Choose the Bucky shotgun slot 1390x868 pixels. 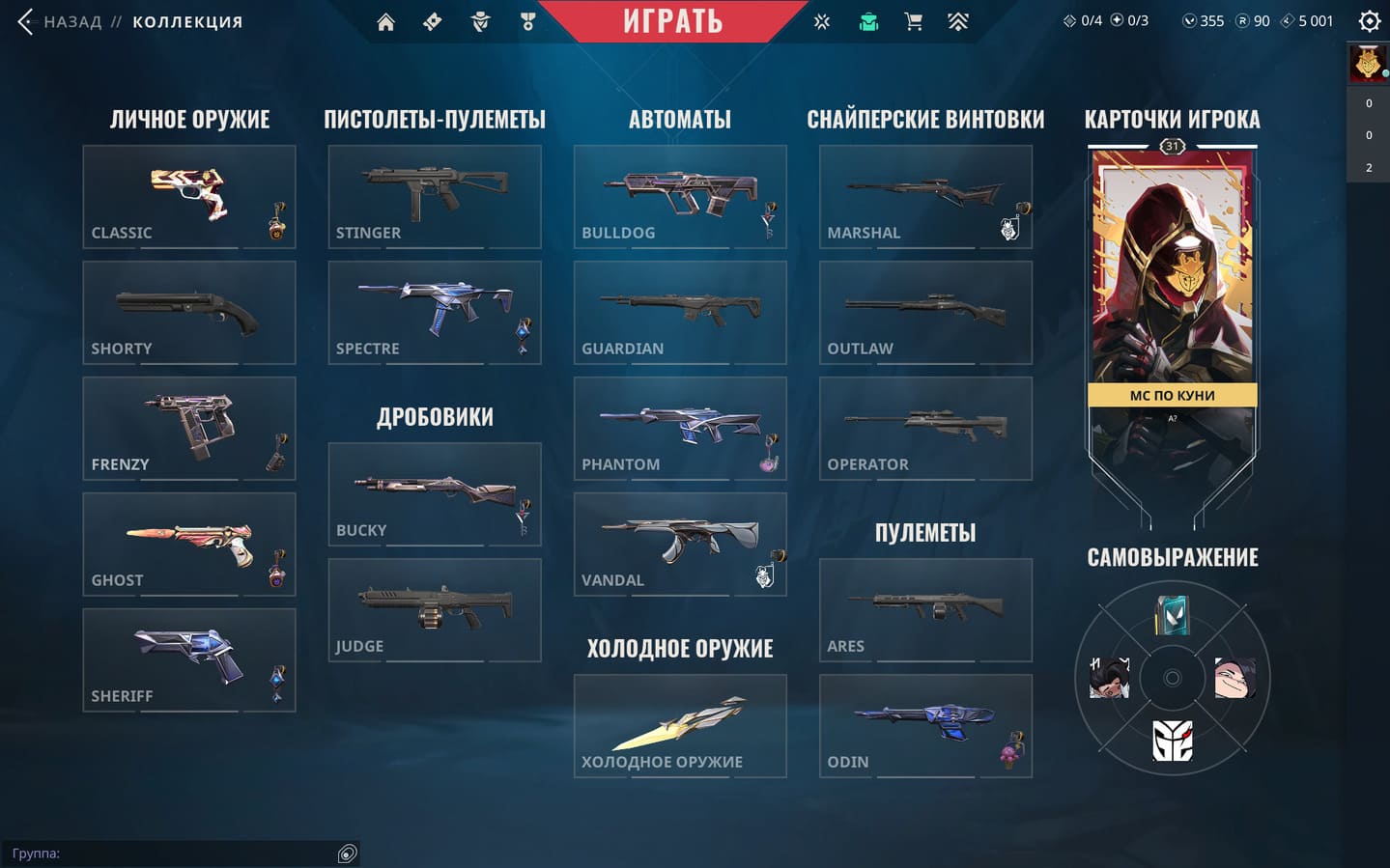pyautogui.click(x=434, y=494)
